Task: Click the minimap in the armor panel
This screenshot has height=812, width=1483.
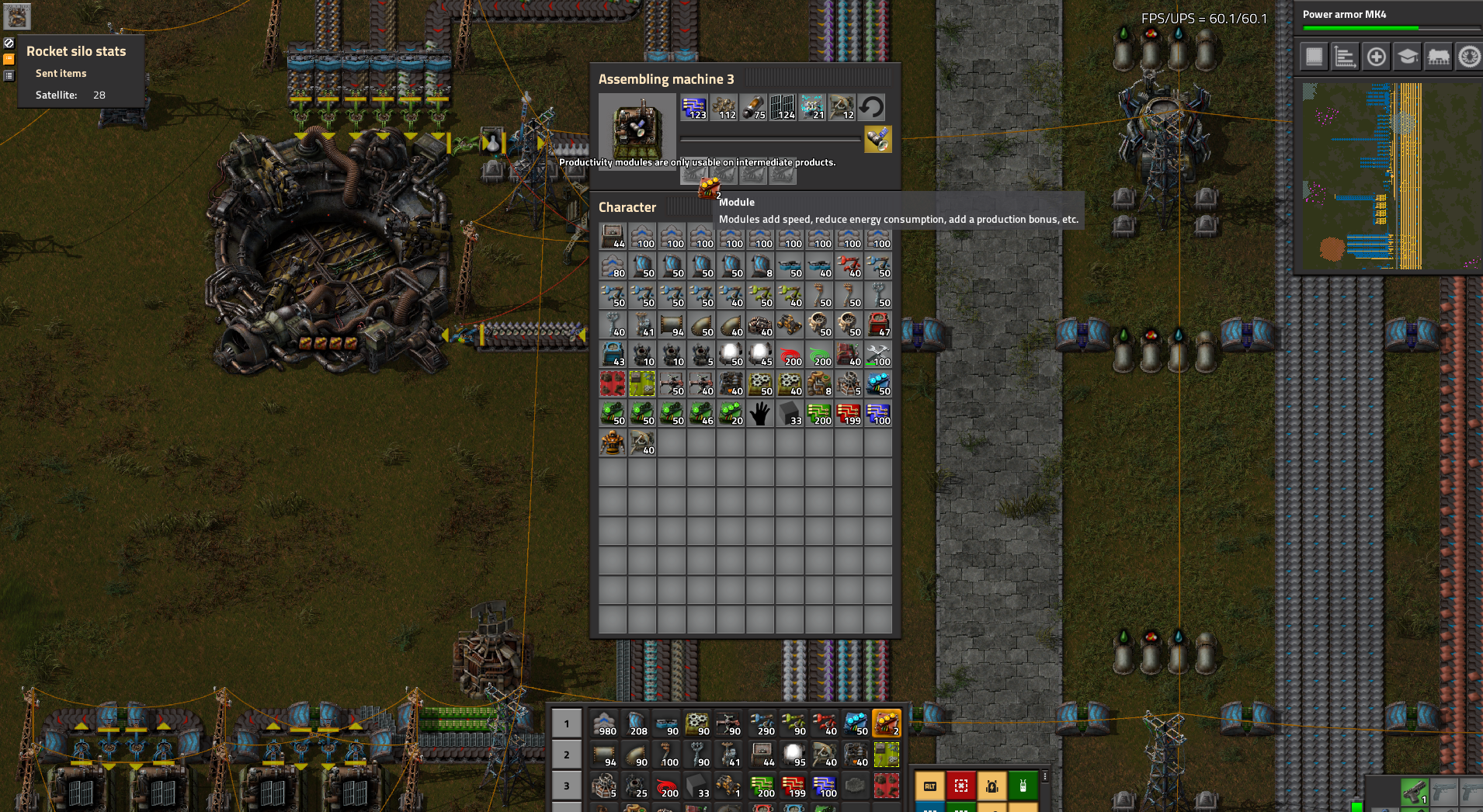Action: [1390, 175]
